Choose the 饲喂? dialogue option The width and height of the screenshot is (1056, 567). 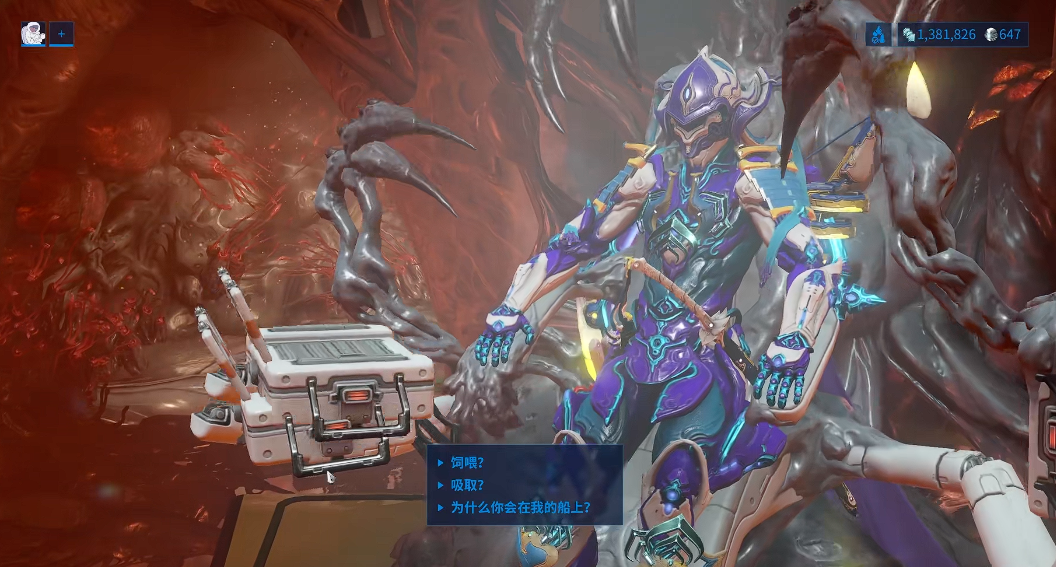click(x=467, y=462)
